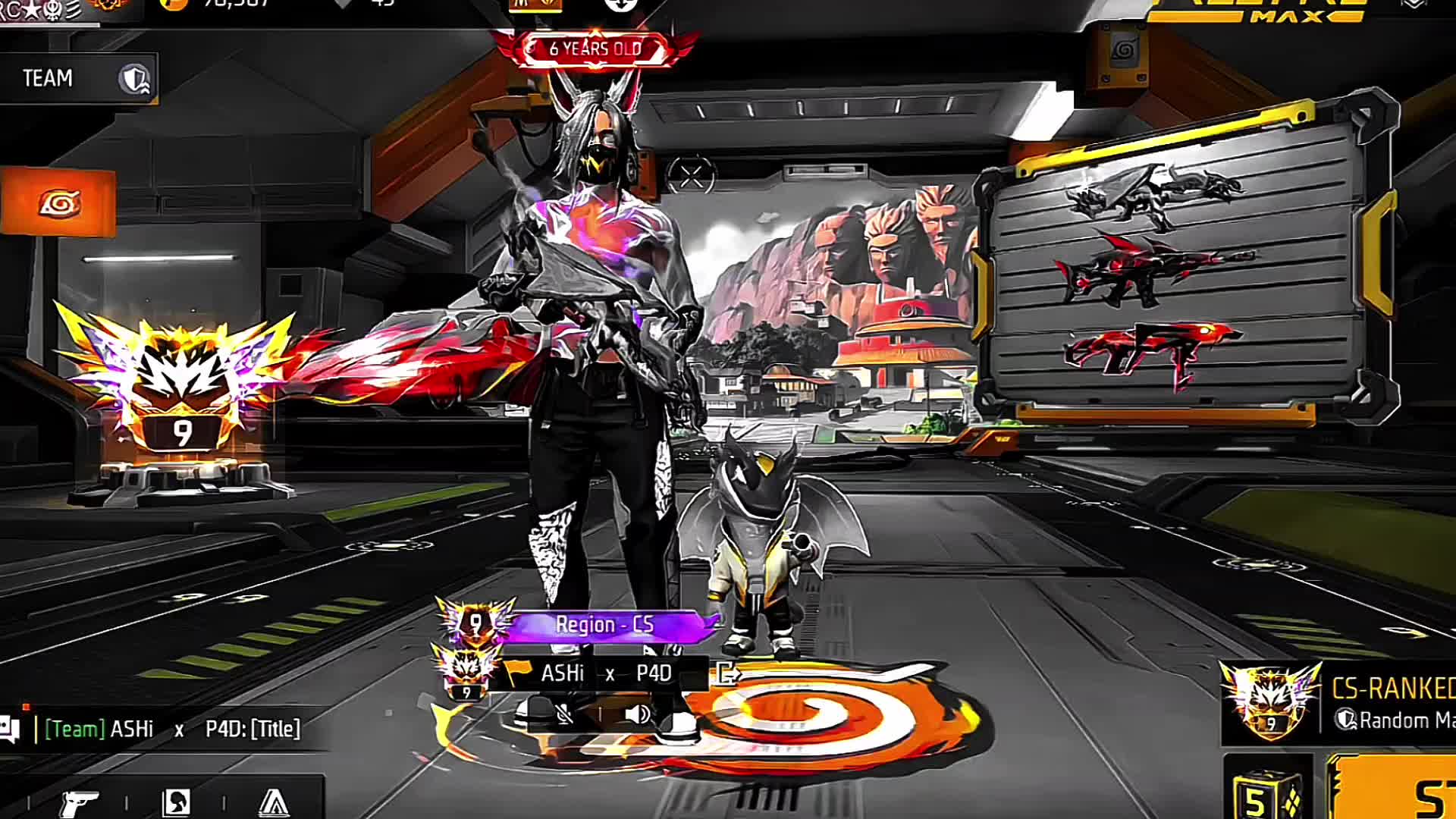
Task: Open the character portrait menu icon
Action: pos(177,802)
